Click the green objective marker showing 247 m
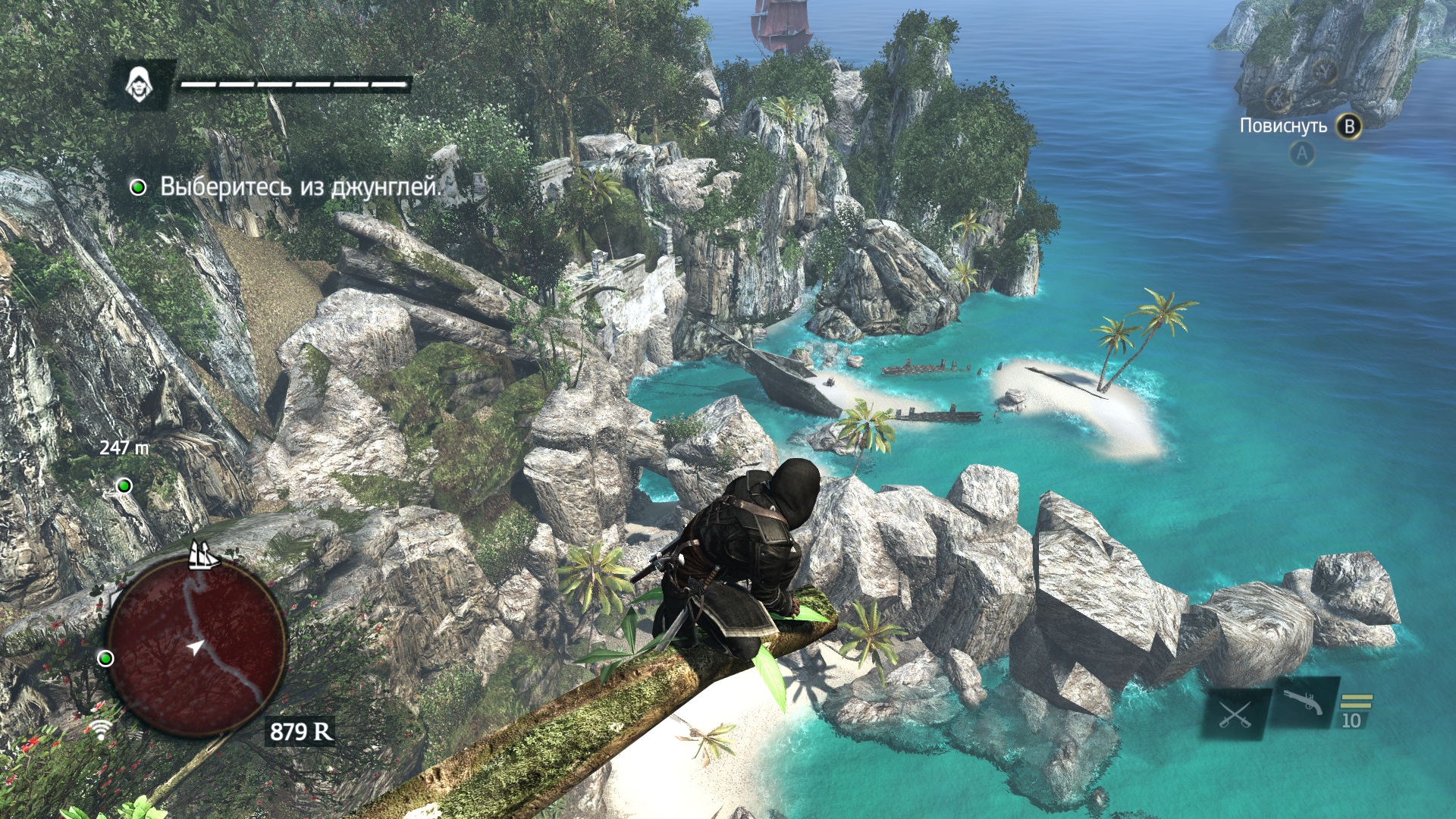The height and width of the screenshot is (819, 1456). 124,485
